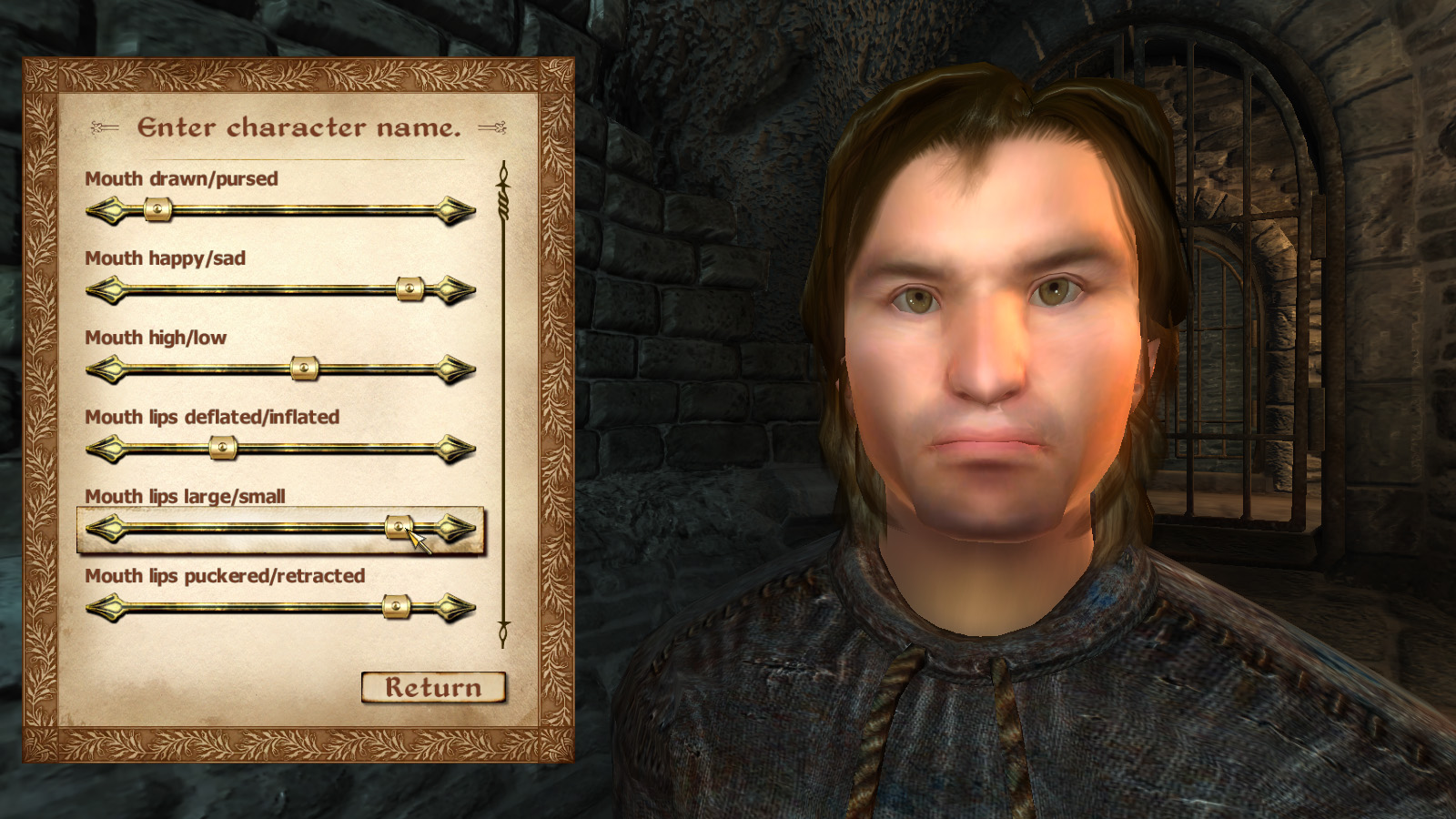Select the Mouth lips puckered/retracted label

coord(225,576)
